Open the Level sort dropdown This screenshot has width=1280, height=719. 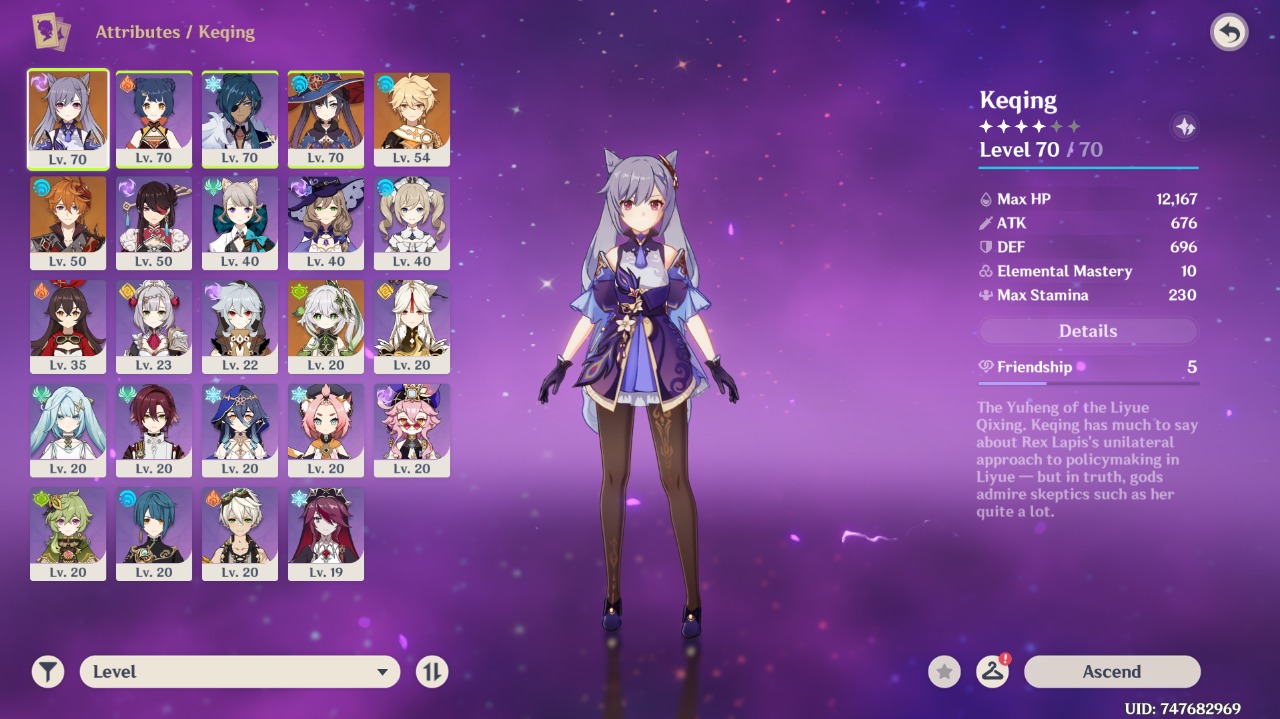click(240, 672)
